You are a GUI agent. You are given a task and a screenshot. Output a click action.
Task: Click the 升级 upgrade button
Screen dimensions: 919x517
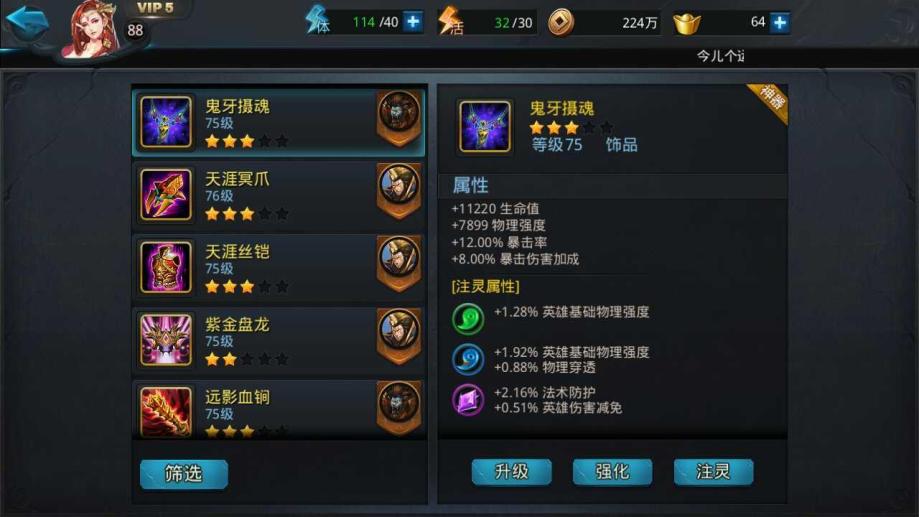click(511, 471)
